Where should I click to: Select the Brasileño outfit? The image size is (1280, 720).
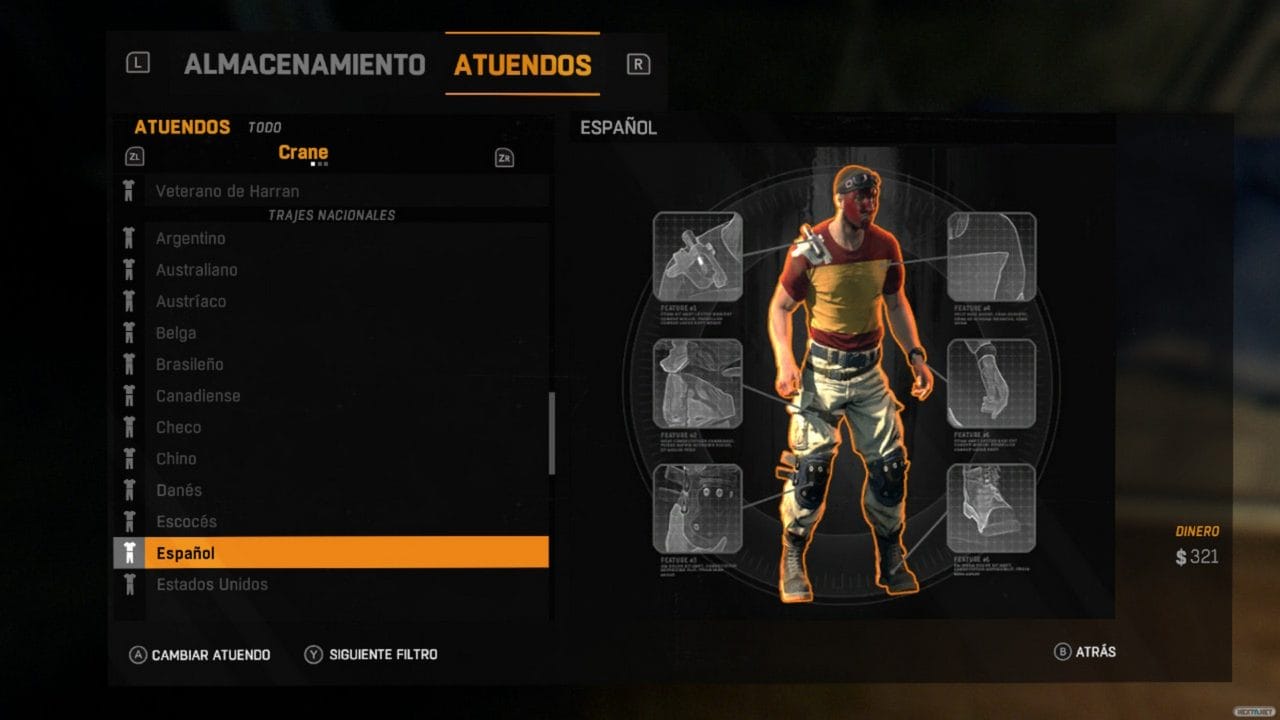[x=189, y=364]
